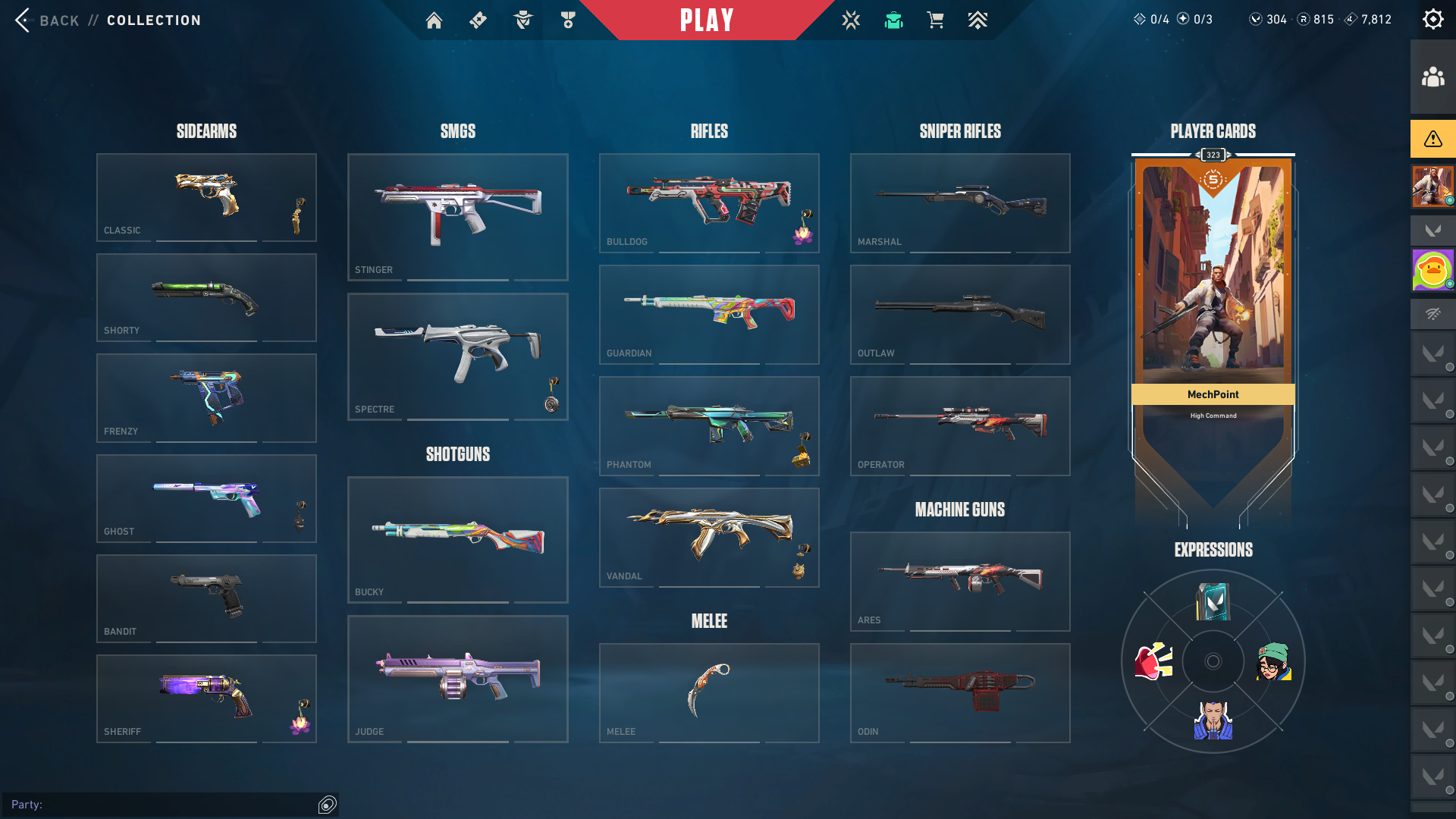Select the megaphone spray in expressions wheel
Image resolution: width=1456 pixels, height=819 pixels.
[1153, 661]
